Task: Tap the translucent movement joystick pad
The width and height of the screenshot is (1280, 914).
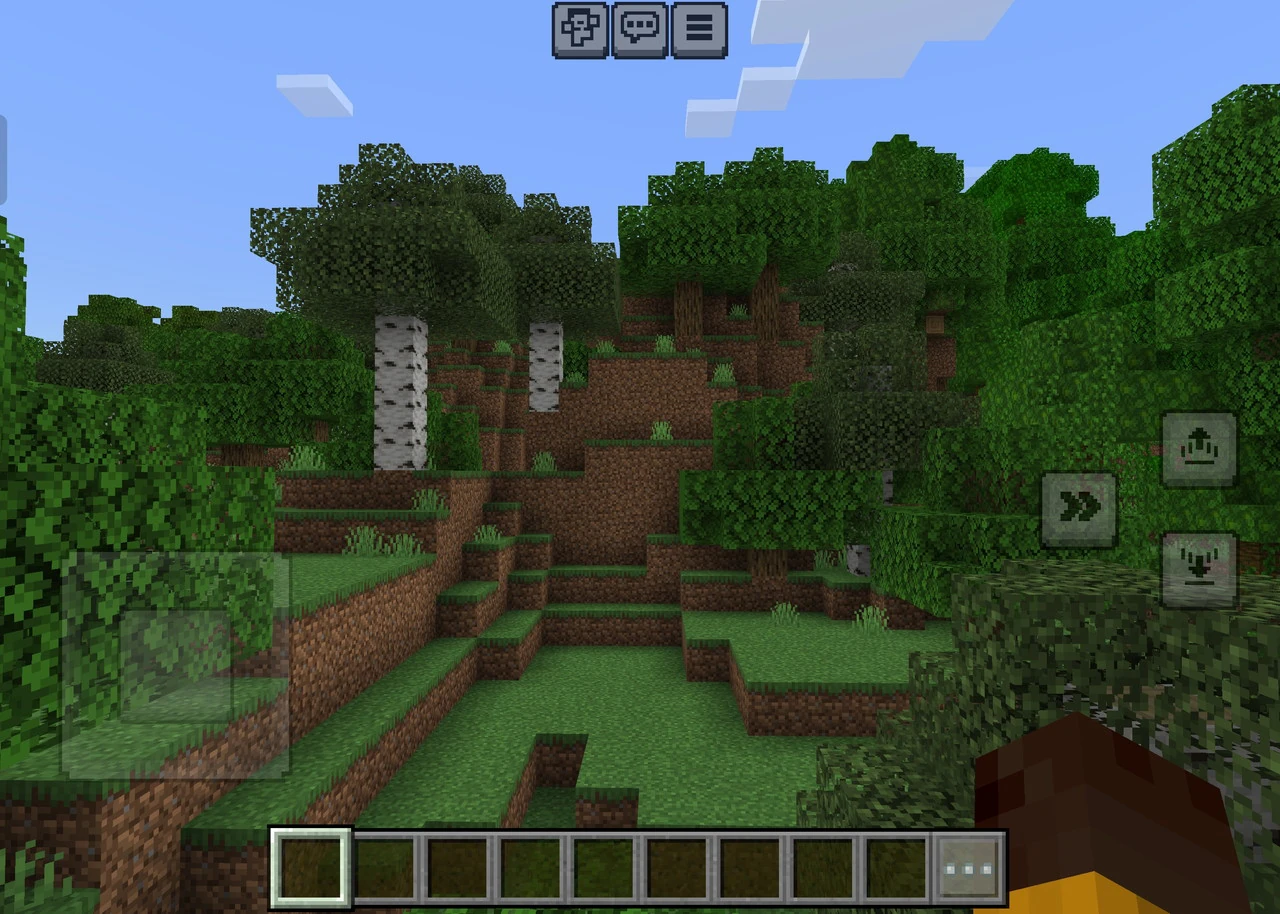Action: point(176,665)
